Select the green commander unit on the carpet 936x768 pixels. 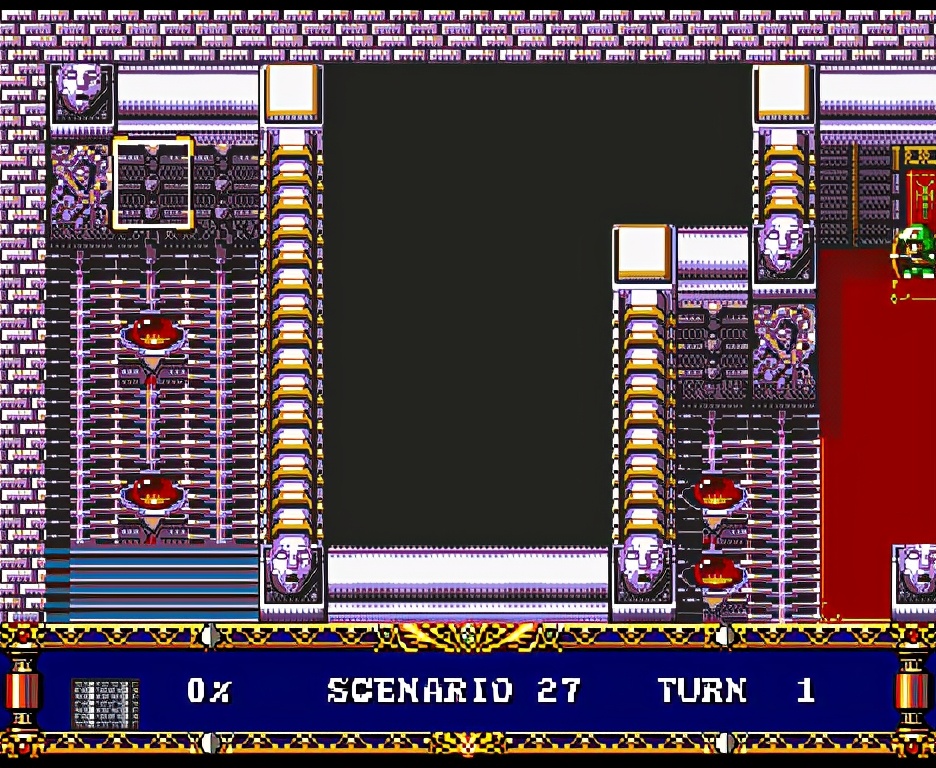tap(915, 252)
